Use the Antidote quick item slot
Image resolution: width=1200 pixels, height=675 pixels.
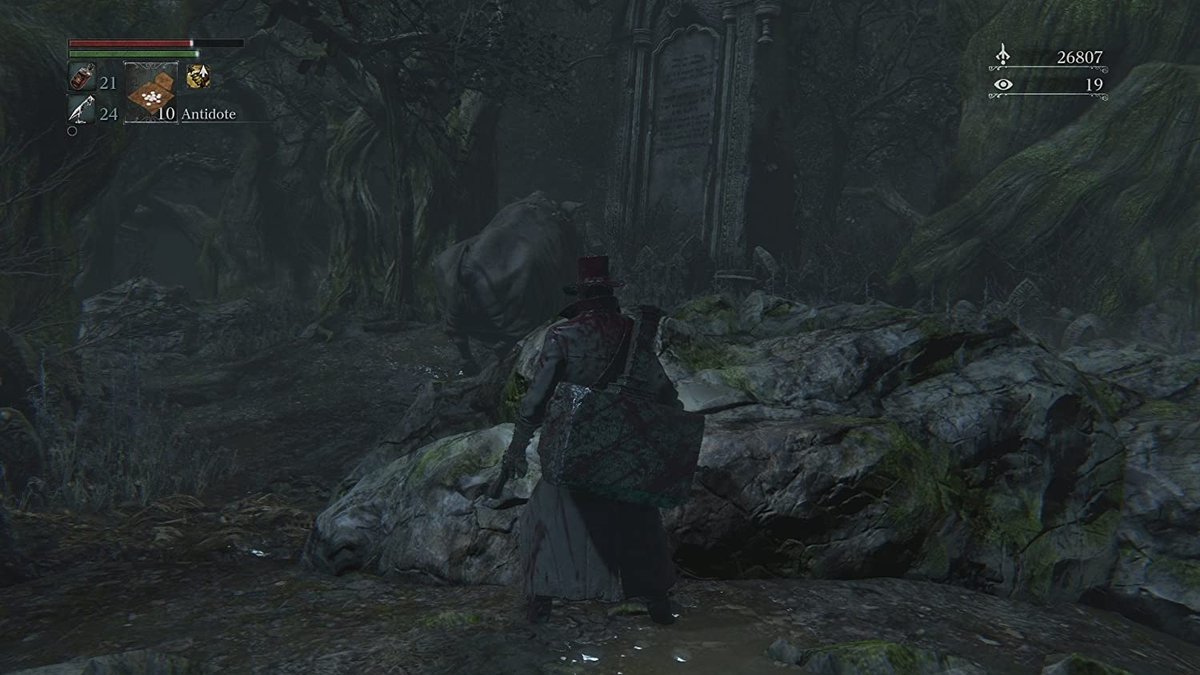pos(151,92)
